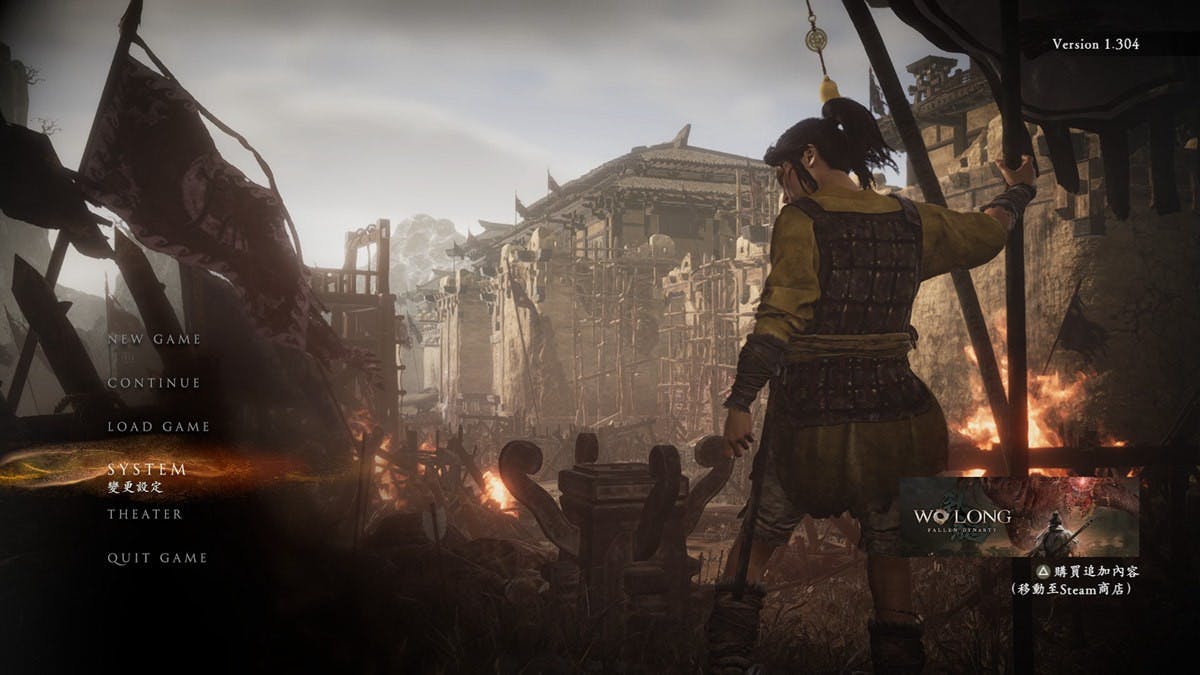This screenshot has height=675, width=1200.
Task: Choose Continue from the main menu
Action: pos(154,383)
